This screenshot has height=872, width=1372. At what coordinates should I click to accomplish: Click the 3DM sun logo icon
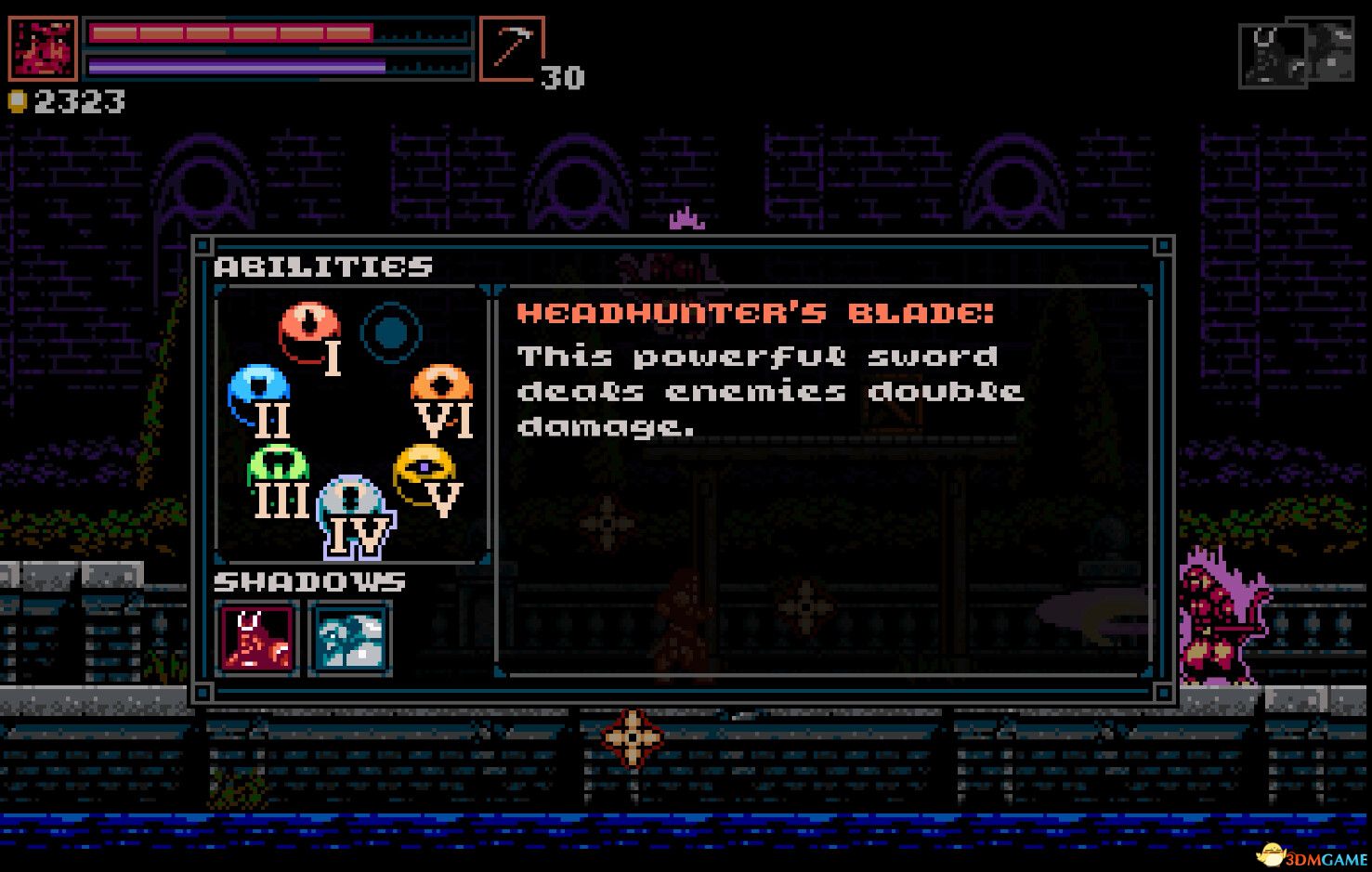[x=1270, y=855]
